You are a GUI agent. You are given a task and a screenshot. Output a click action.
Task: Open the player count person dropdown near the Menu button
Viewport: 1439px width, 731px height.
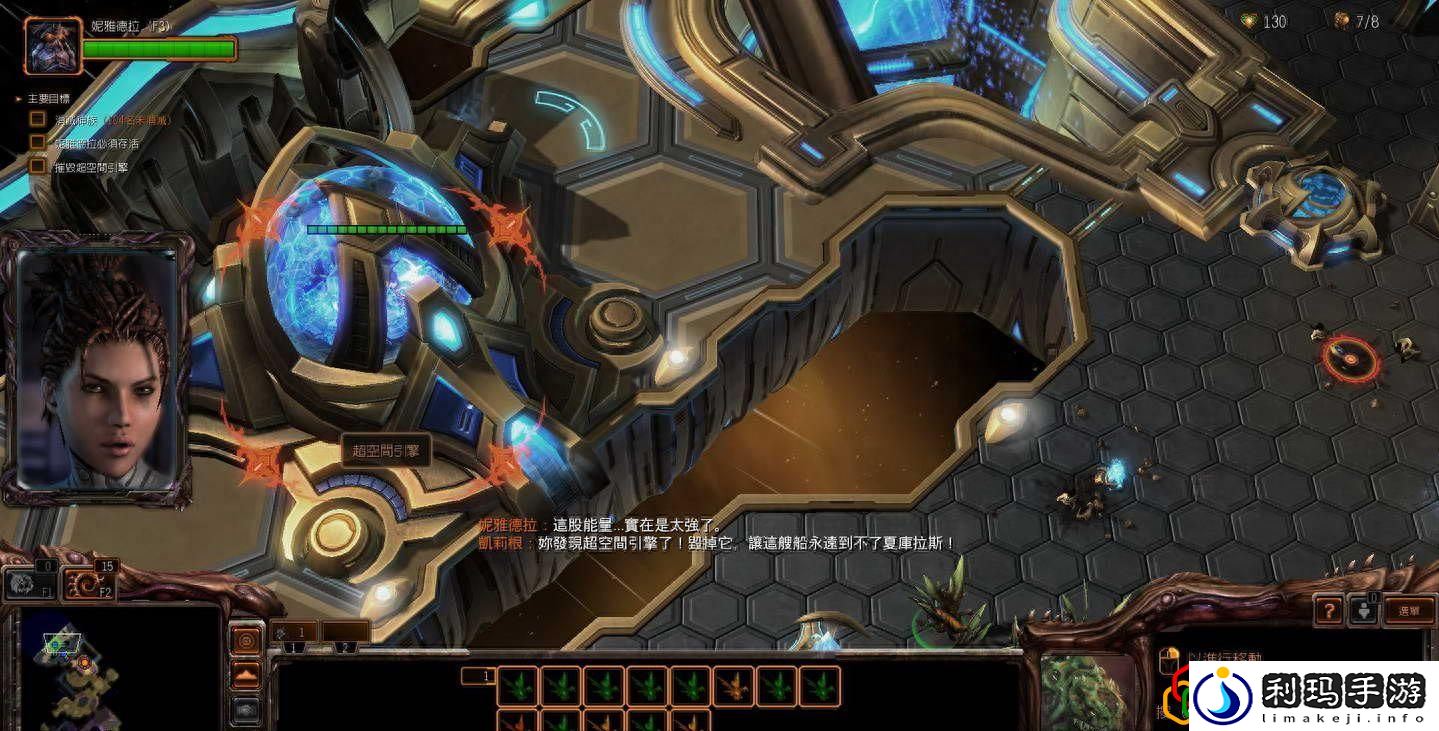coord(1365,610)
